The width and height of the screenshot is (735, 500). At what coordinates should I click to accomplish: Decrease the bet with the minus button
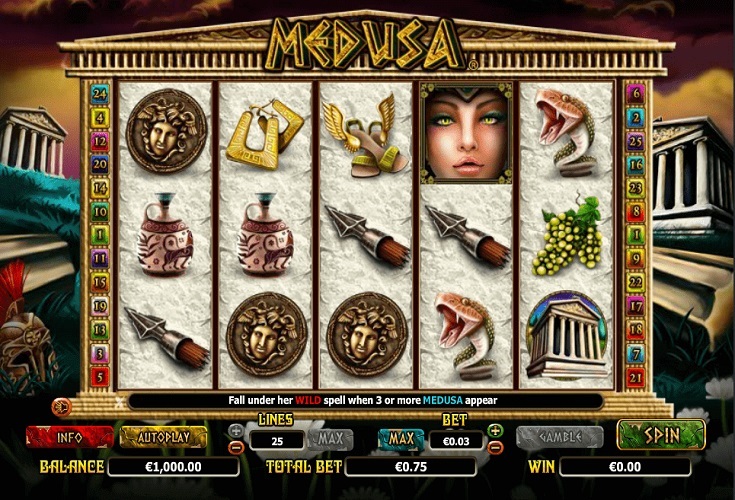[495, 446]
